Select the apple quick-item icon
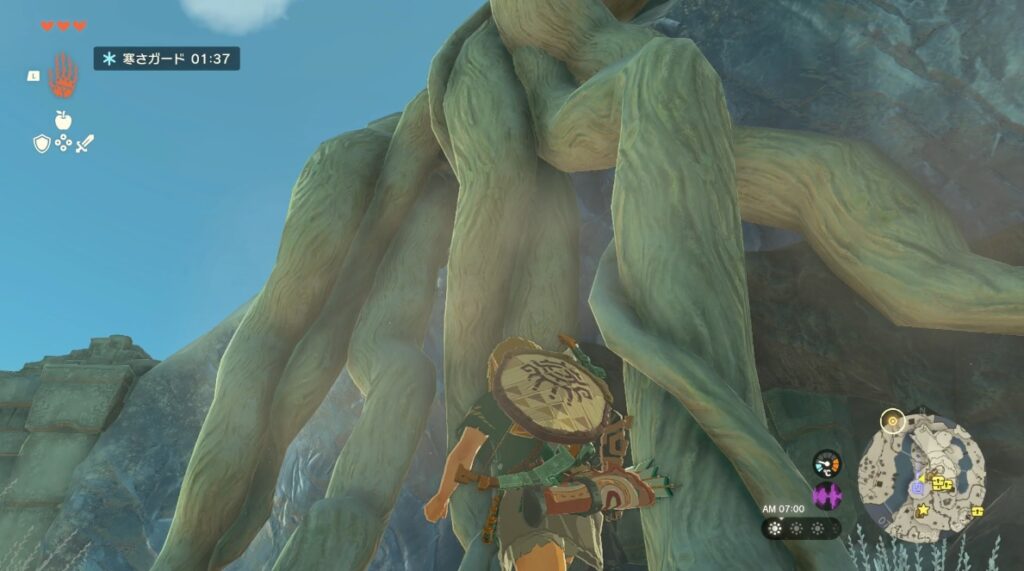The image size is (1024, 571). coord(62,120)
